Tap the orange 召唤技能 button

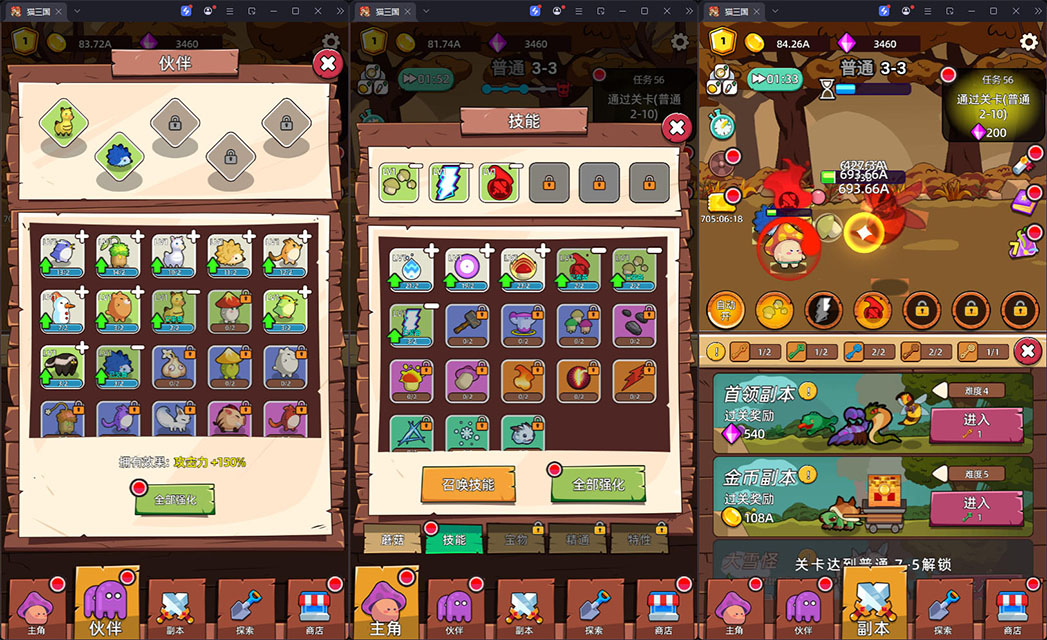click(x=468, y=484)
